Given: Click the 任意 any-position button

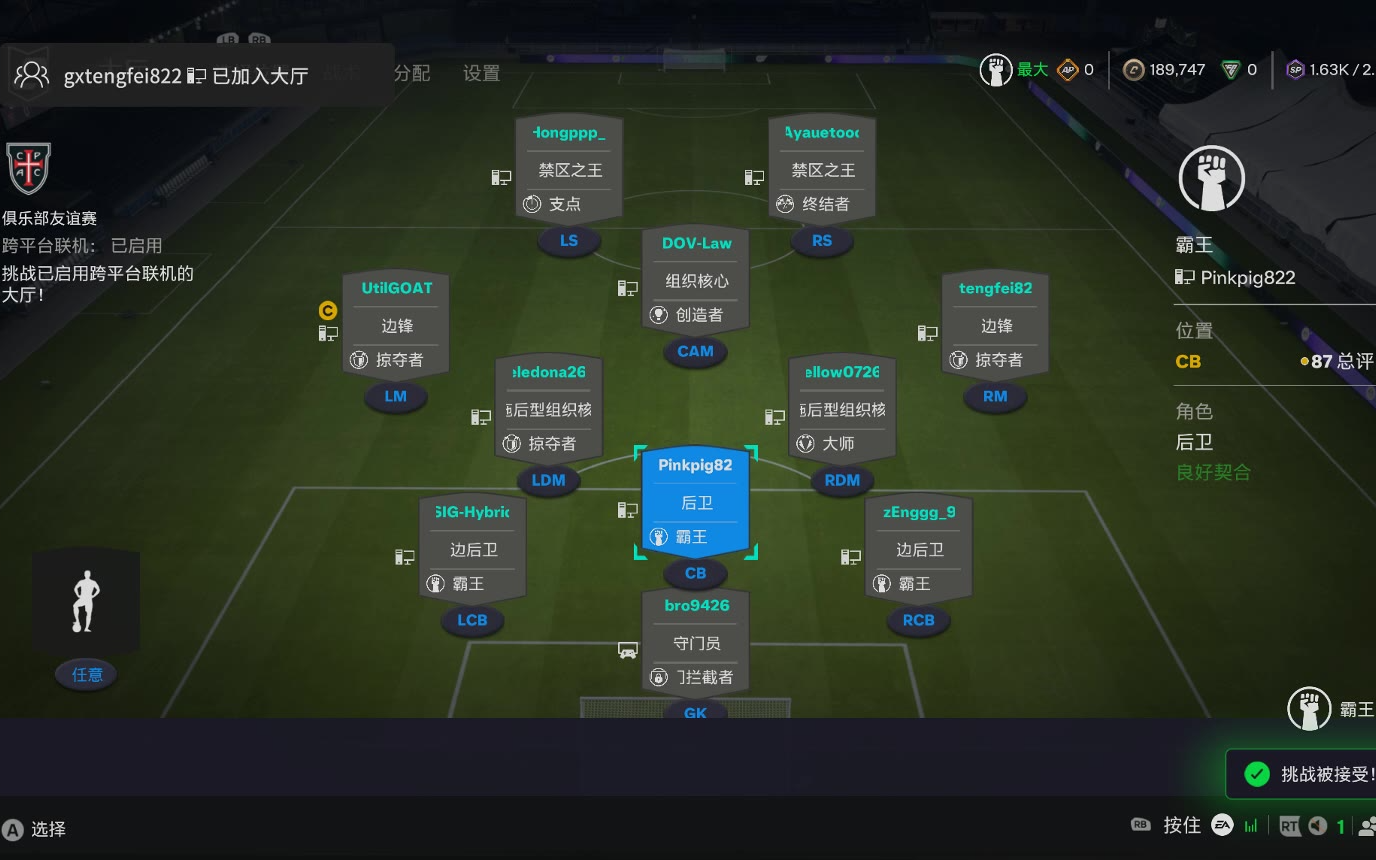Looking at the screenshot, I should pyautogui.click(x=87, y=675).
